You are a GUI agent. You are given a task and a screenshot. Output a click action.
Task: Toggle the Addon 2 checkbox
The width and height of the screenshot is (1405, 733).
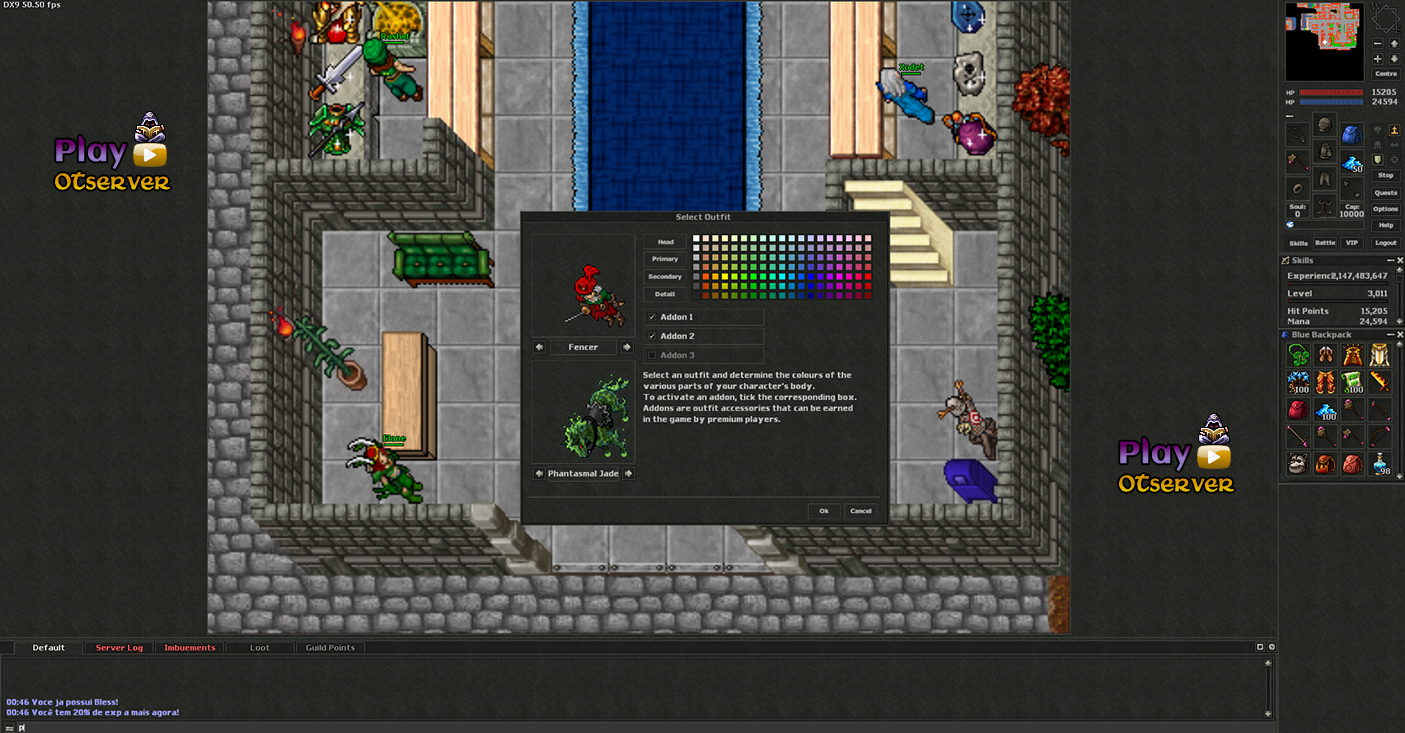pos(653,336)
